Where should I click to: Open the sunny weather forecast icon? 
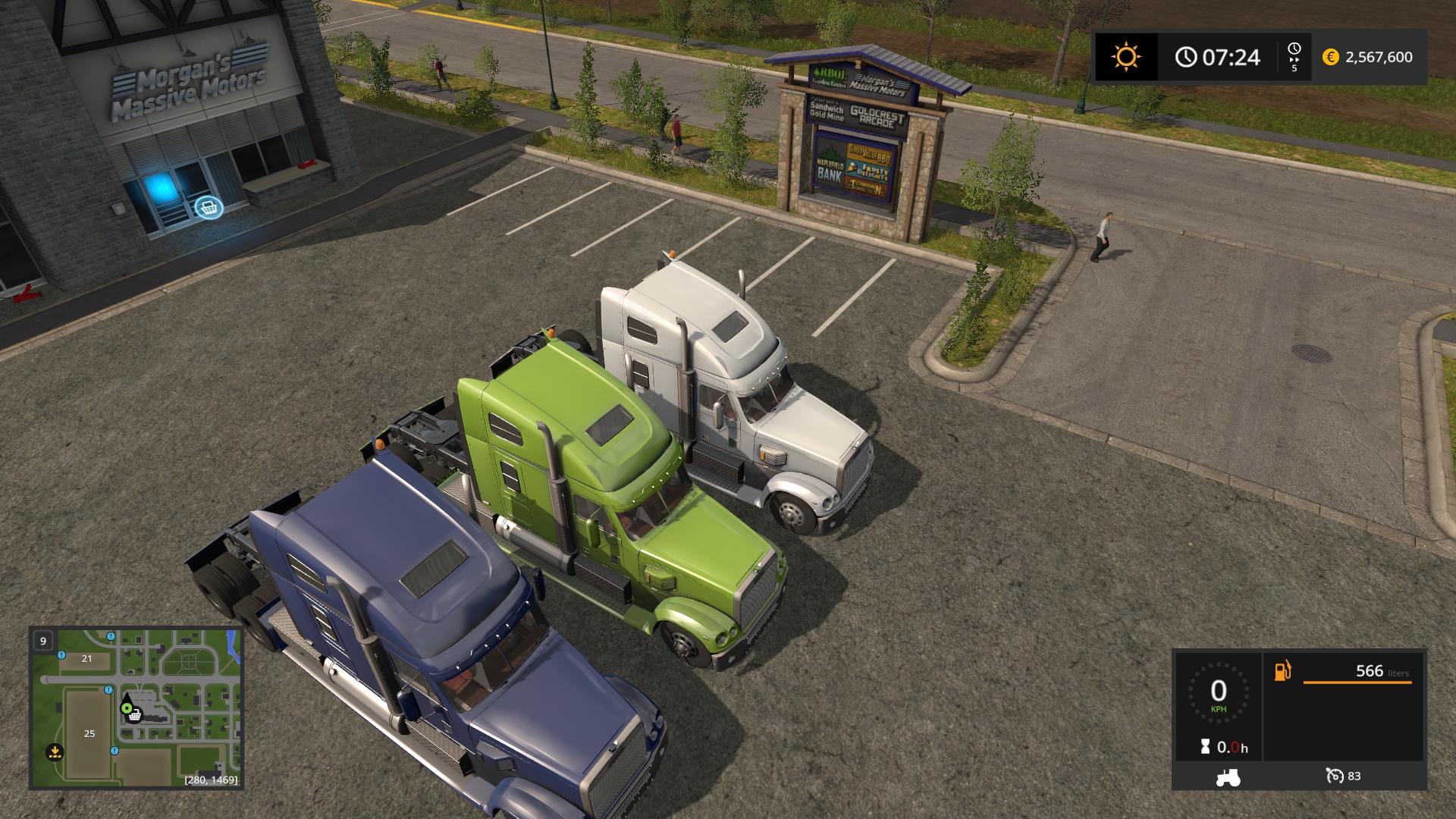(x=1126, y=58)
